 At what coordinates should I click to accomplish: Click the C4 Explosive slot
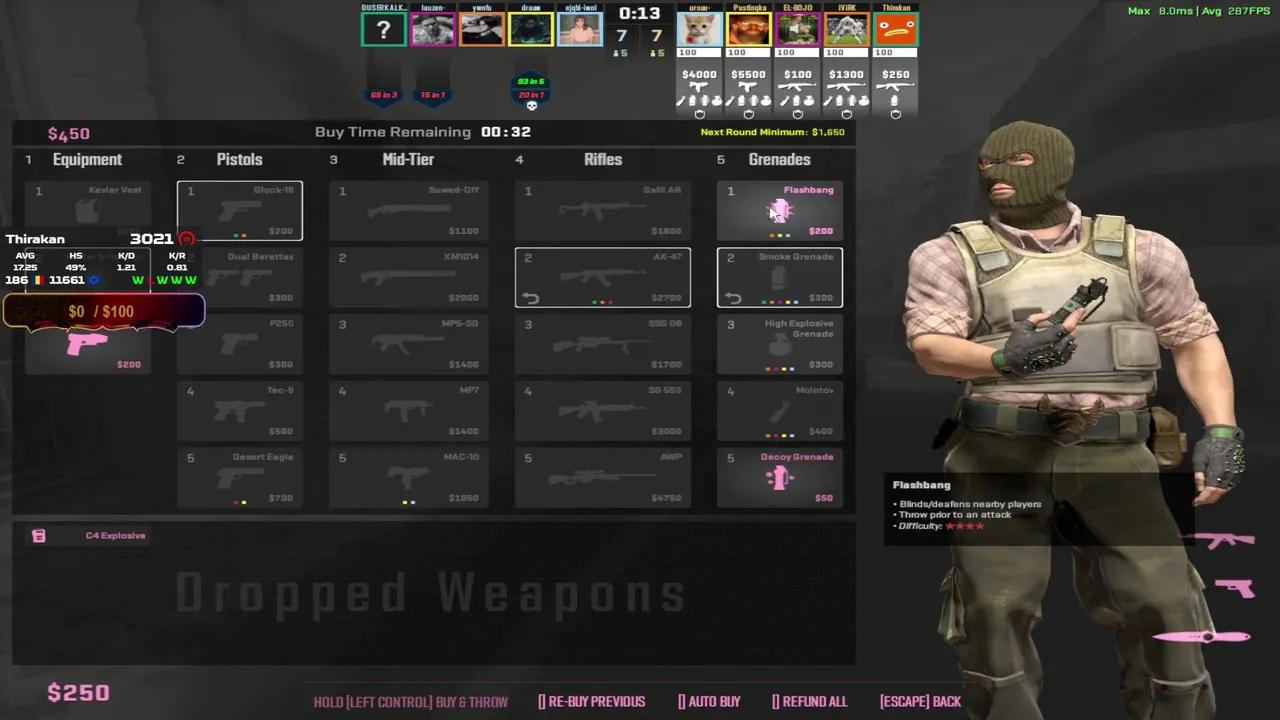click(x=100, y=535)
